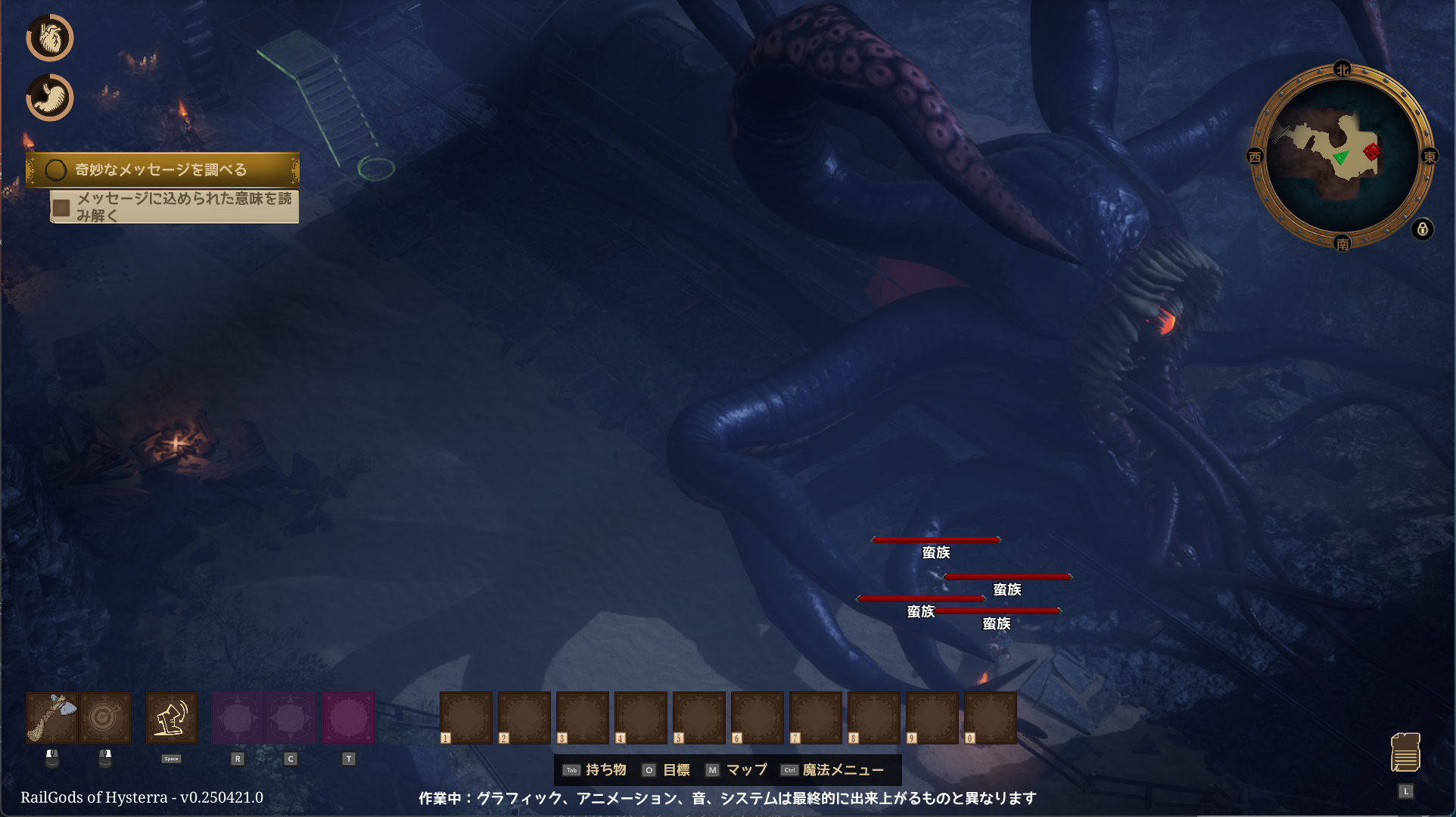
Task: Open the 魔法メニュー magic menu
Action: 833,770
